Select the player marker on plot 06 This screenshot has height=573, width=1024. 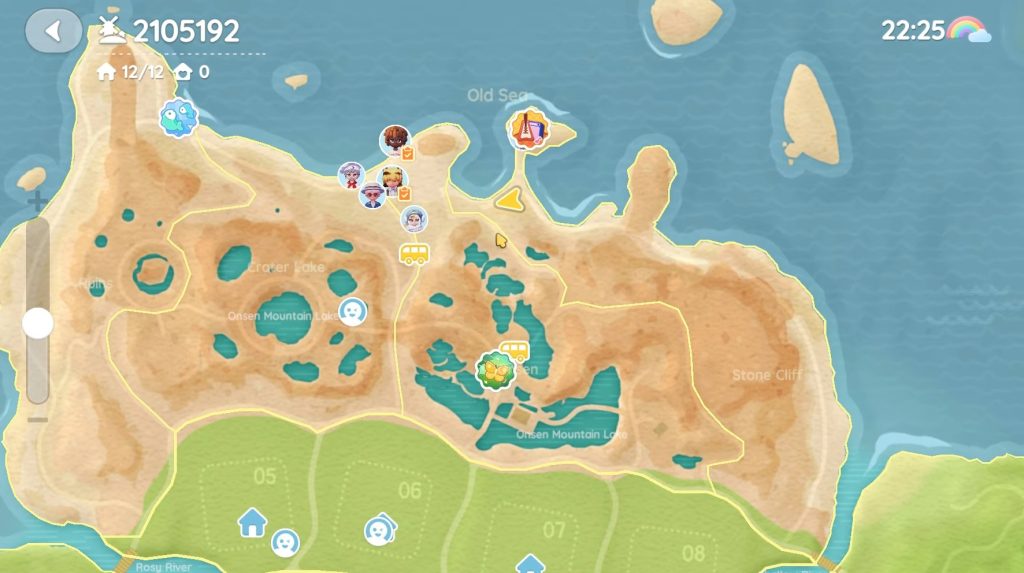378,528
